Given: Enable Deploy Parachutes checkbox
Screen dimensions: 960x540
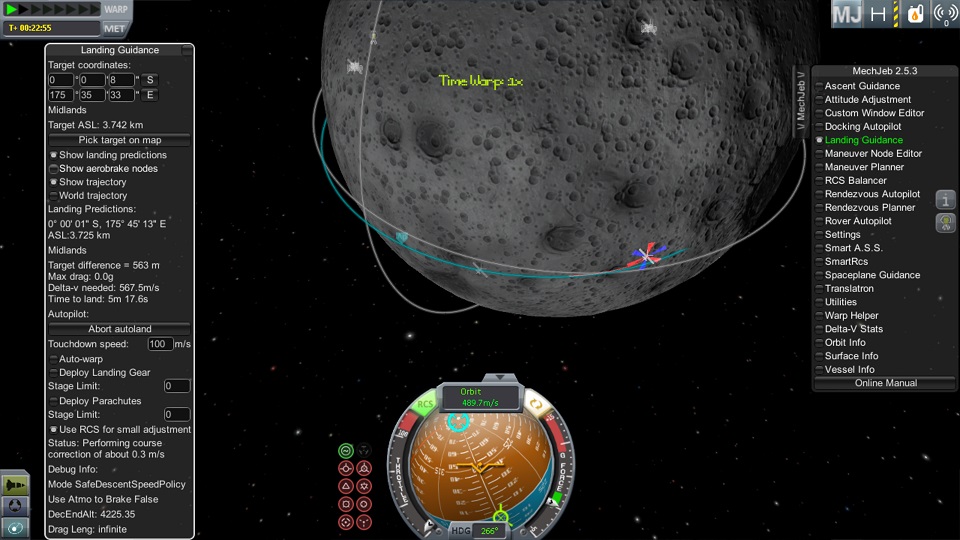Looking at the screenshot, I should [54, 401].
